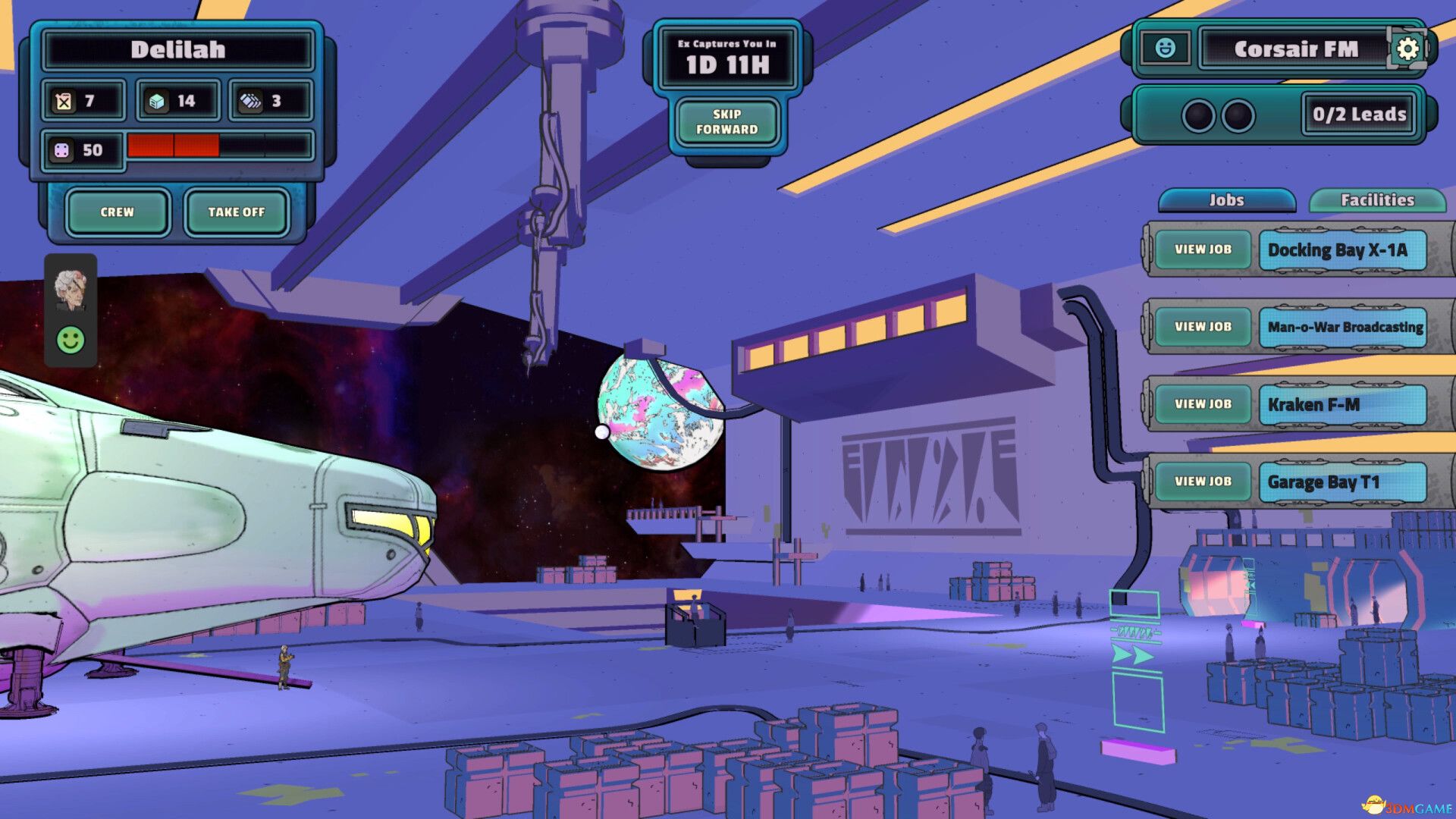
Task: View the Kraken F-M job
Action: click(x=1203, y=404)
